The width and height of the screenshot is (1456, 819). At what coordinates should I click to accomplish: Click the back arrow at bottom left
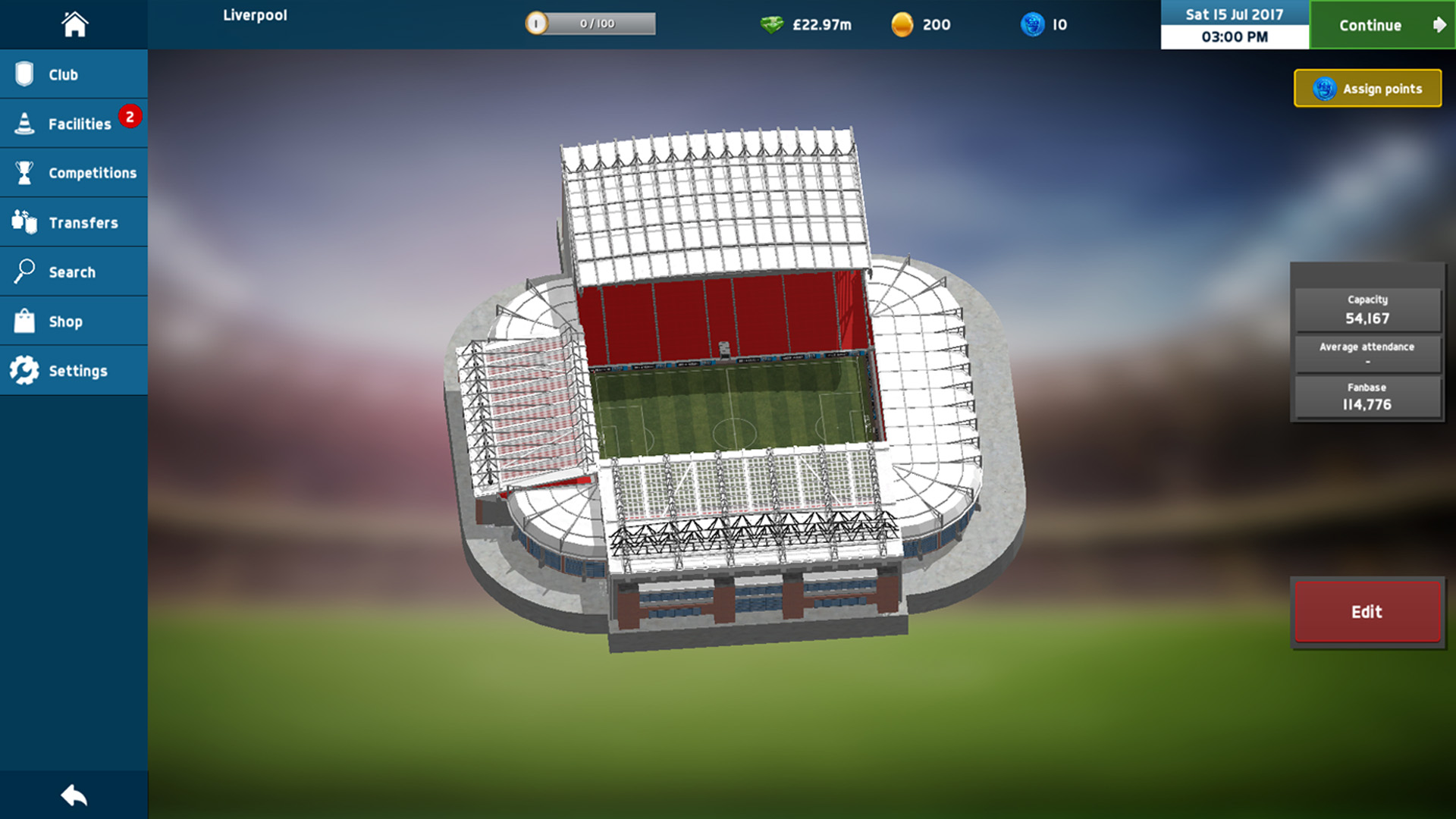pos(74,795)
